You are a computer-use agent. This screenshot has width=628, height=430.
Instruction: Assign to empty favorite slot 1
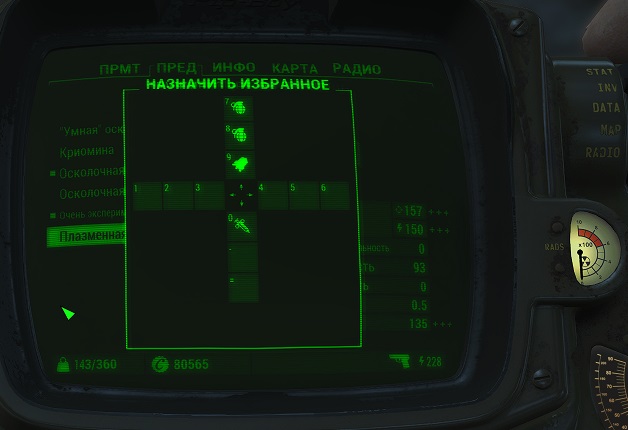pyautogui.click(x=147, y=196)
